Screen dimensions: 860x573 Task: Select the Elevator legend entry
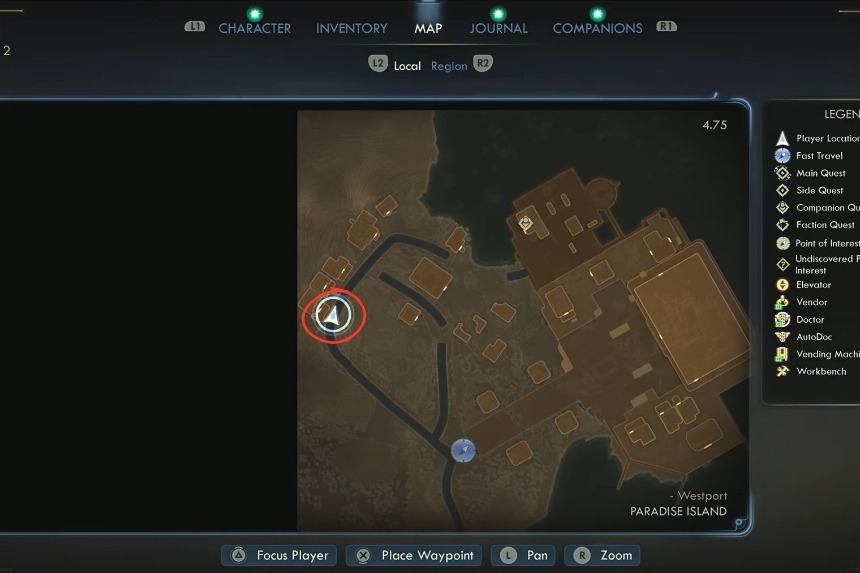point(813,285)
